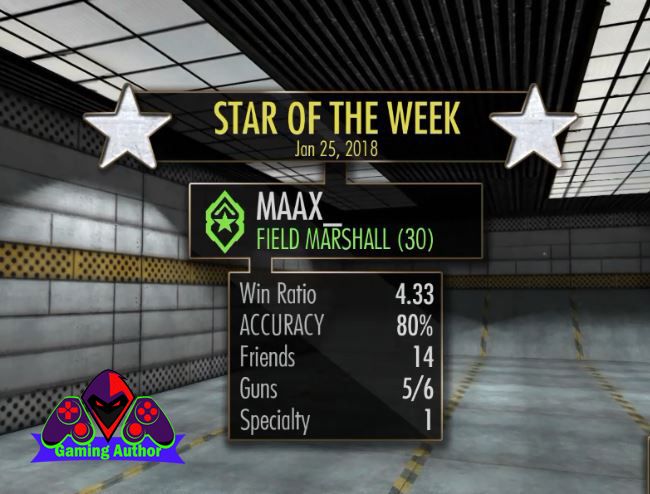This screenshot has height=494, width=650.
Task: Select the green Field Marshall rank emblem
Action: pyautogui.click(x=227, y=222)
